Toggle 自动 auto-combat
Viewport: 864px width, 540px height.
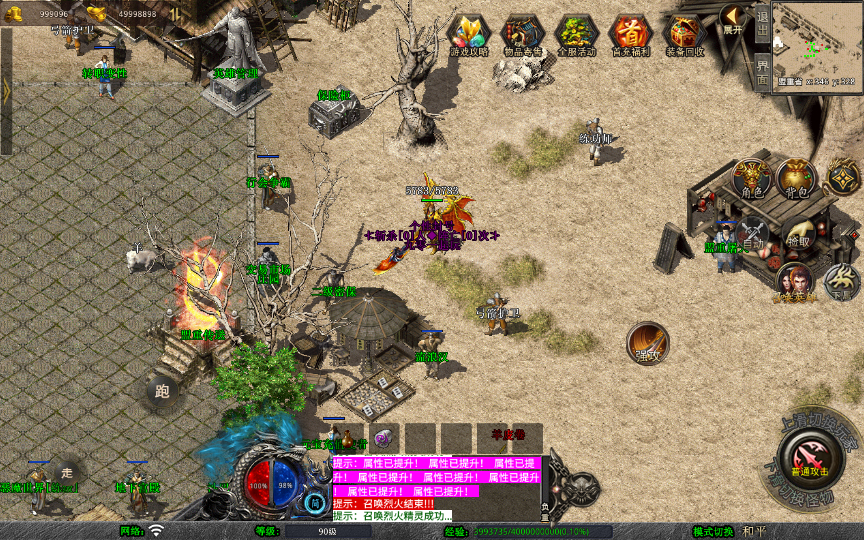point(752,233)
